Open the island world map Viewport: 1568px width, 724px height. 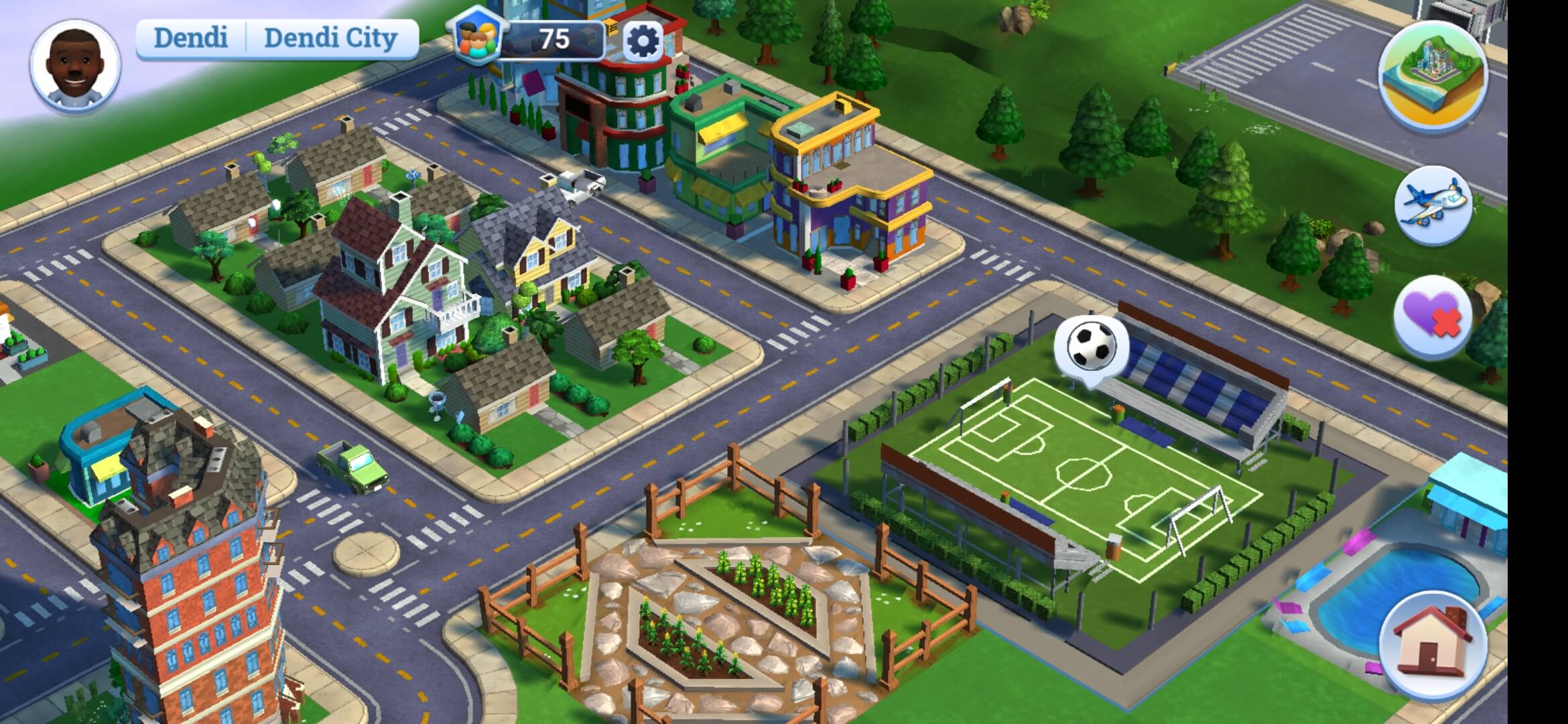[1432, 74]
